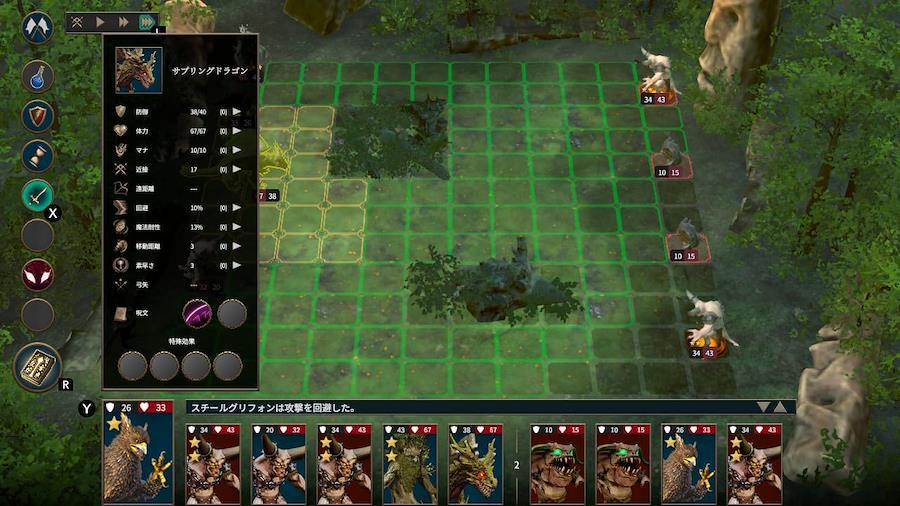The height and width of the screenshot is (506, 900).
Task: Select the treant card in the turn order
Action: tap(410, 462)
